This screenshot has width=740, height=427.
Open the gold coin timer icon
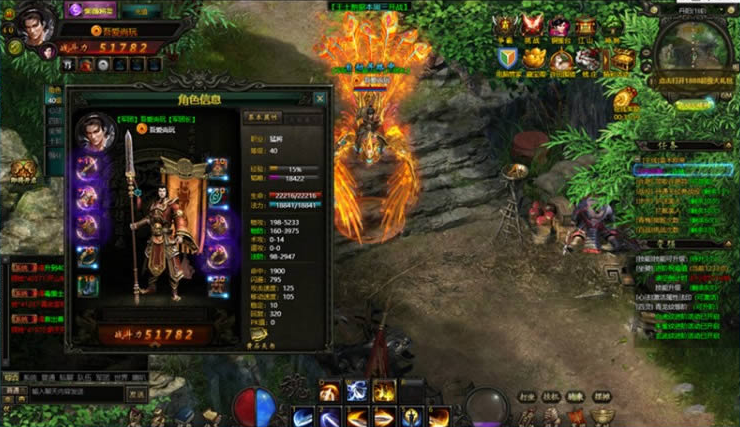626,99
